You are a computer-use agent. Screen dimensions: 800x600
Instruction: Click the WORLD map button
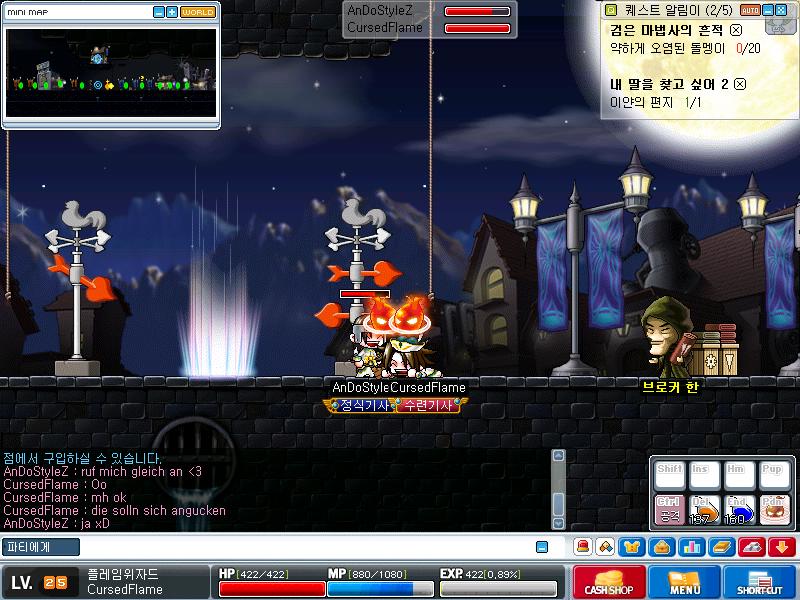coord(198,12)
